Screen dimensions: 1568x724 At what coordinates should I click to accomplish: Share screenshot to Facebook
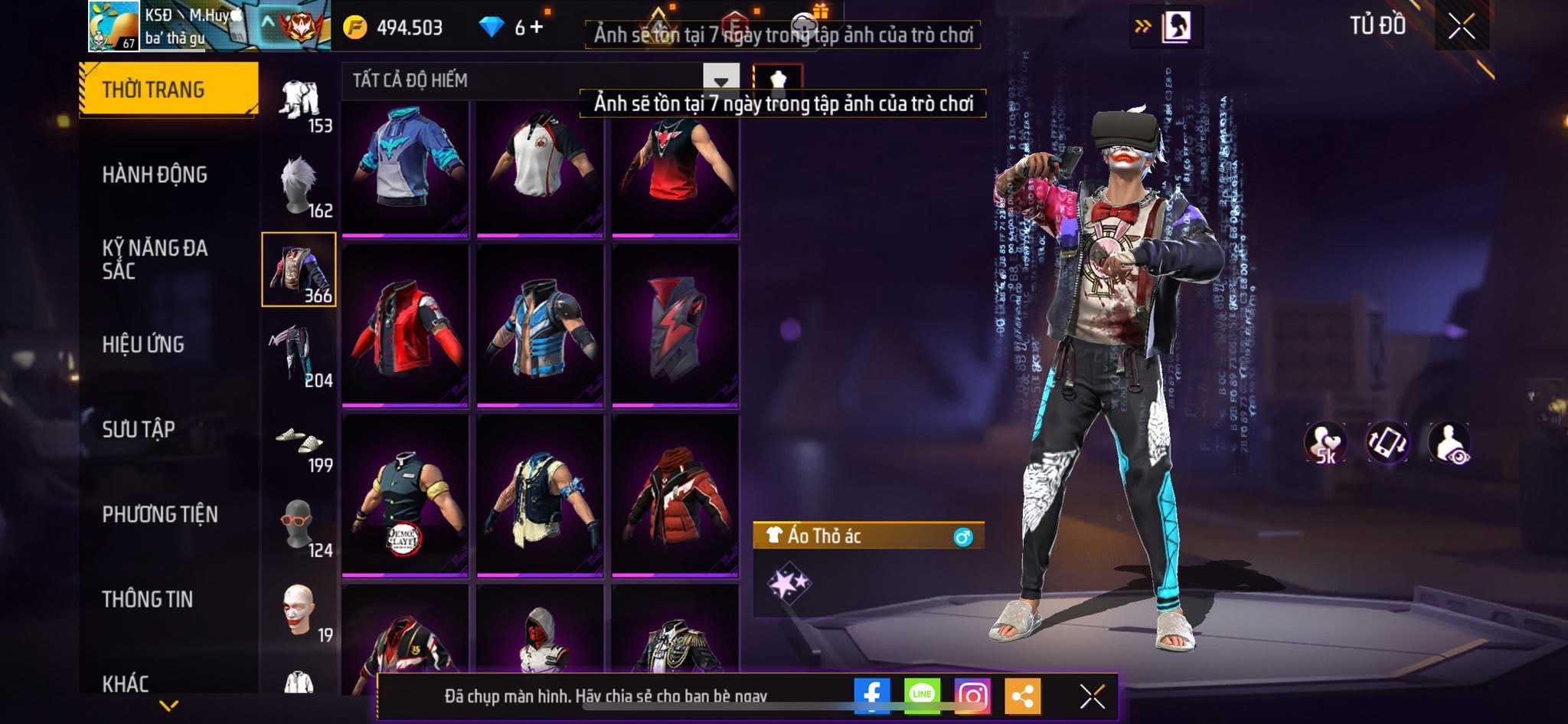[x=871, y=696]
